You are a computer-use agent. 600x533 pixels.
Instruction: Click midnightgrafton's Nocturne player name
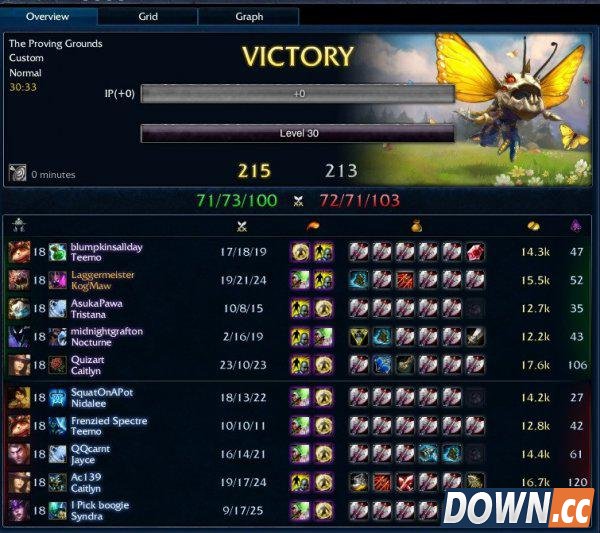107,331
